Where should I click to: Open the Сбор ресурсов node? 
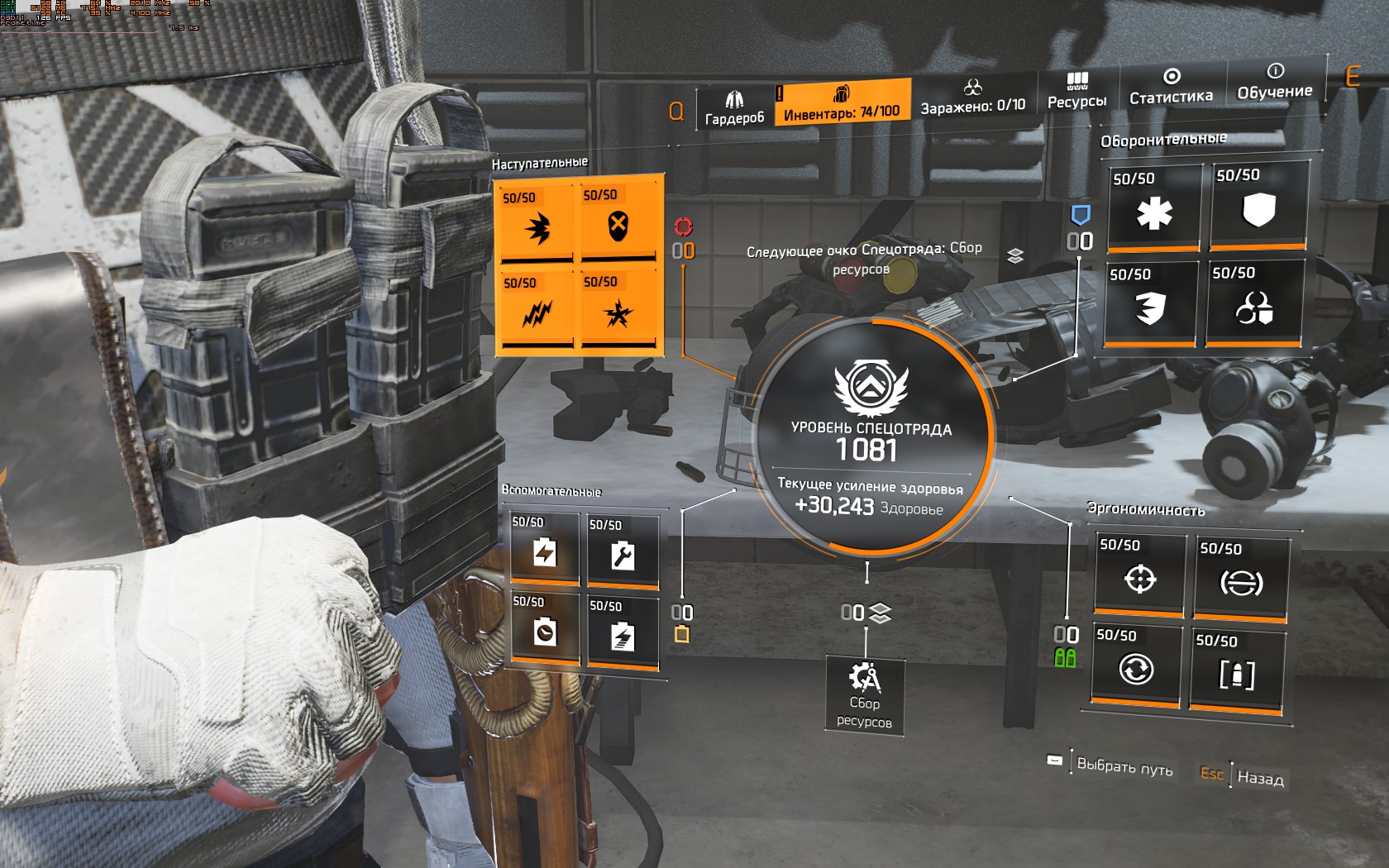(x=864, y=695)
